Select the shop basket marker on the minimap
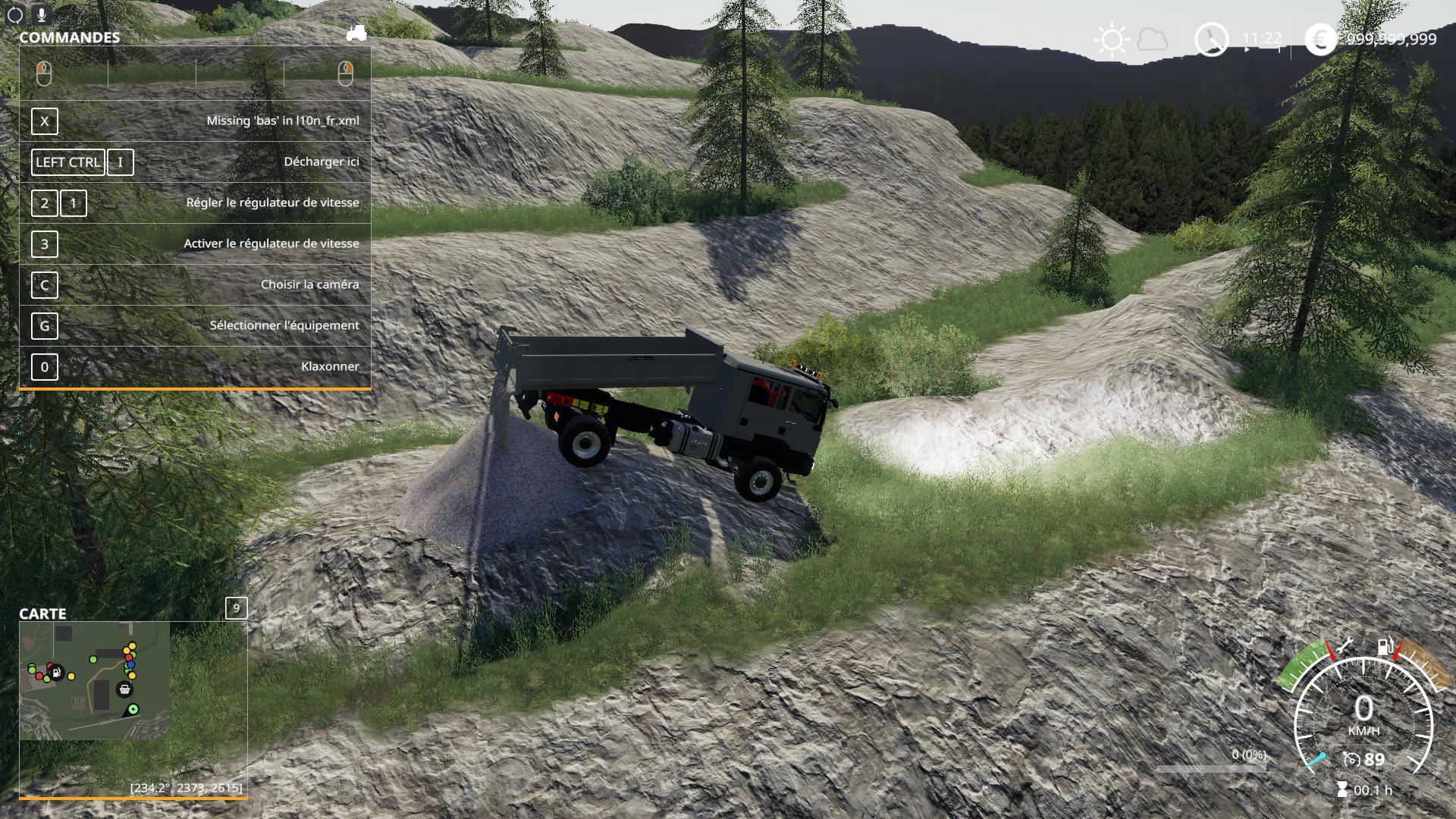1456x819 pixels. point(124,689)
